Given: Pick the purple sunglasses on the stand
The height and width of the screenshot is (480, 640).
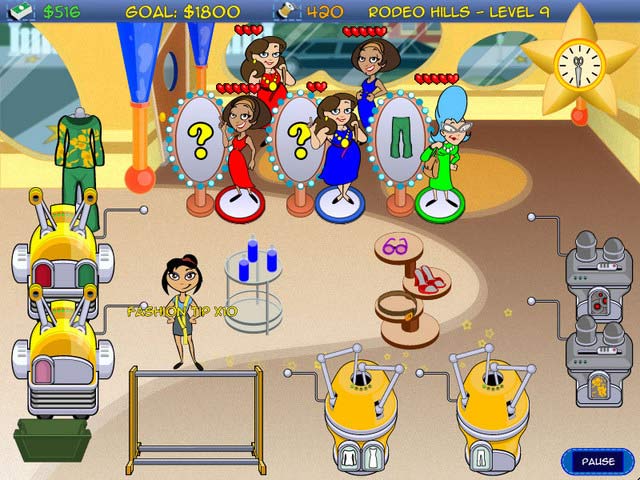Looking at the screenshot, I should [x=396, y=243].
